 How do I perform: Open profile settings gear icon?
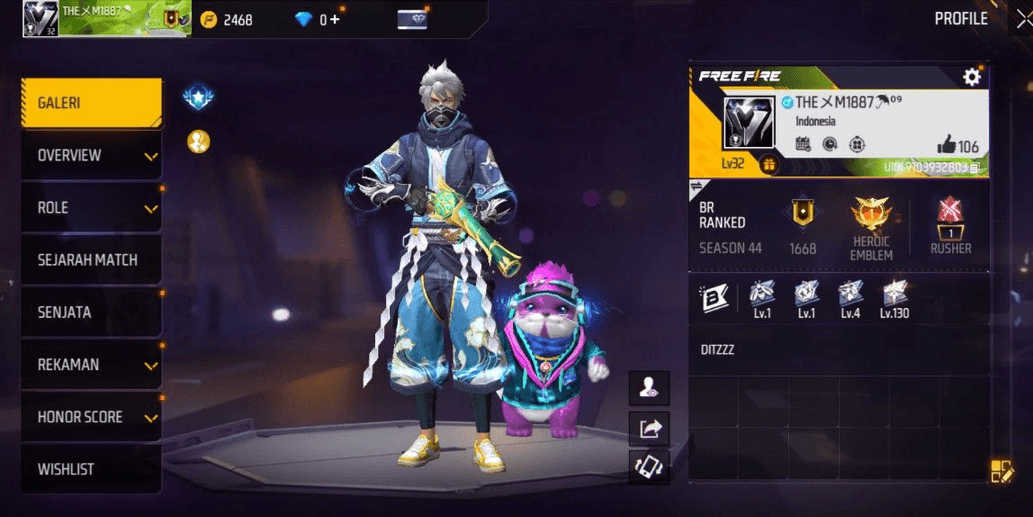coord(971,77)
